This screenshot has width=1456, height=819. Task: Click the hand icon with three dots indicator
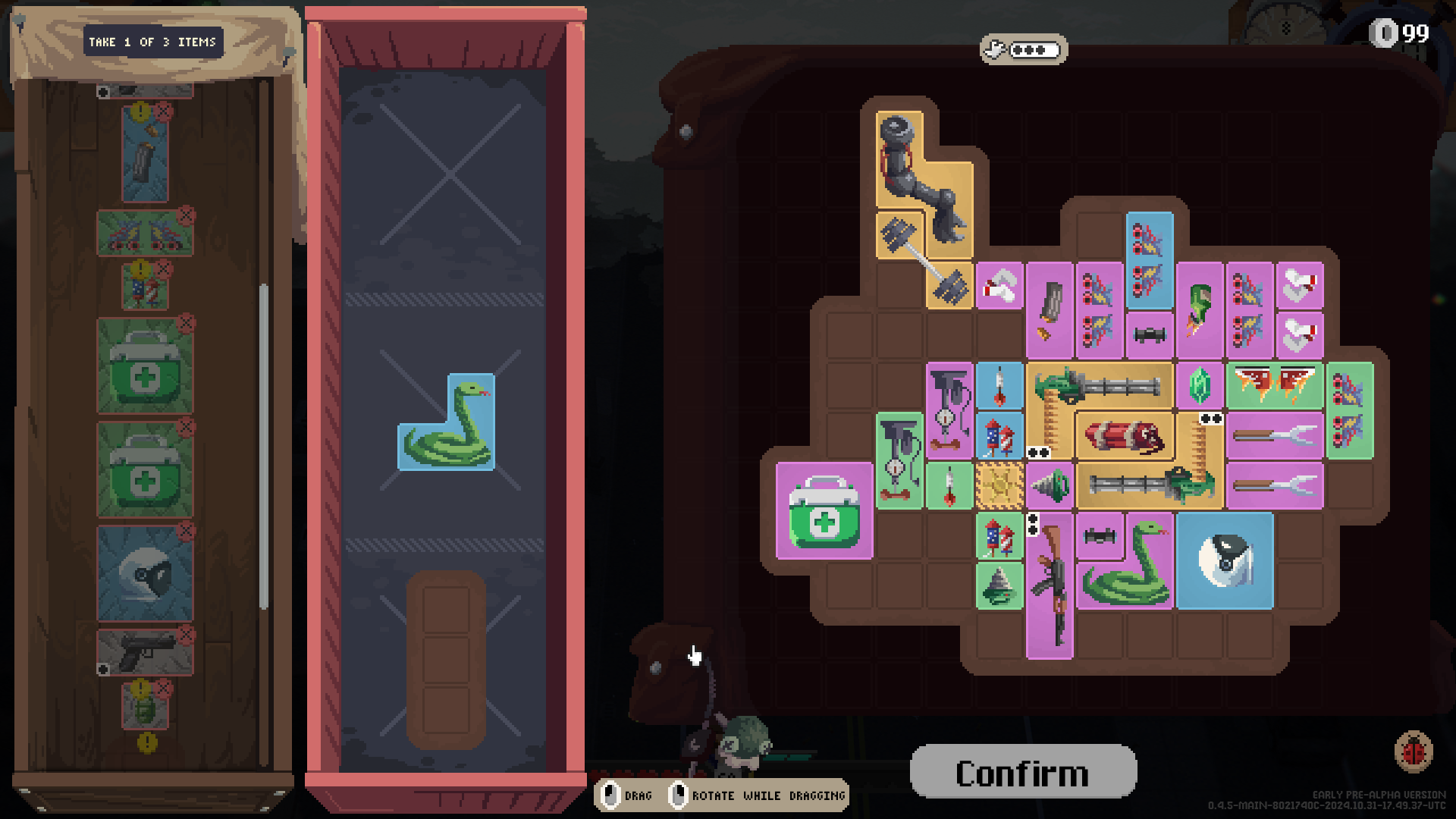coord(1022,51)
